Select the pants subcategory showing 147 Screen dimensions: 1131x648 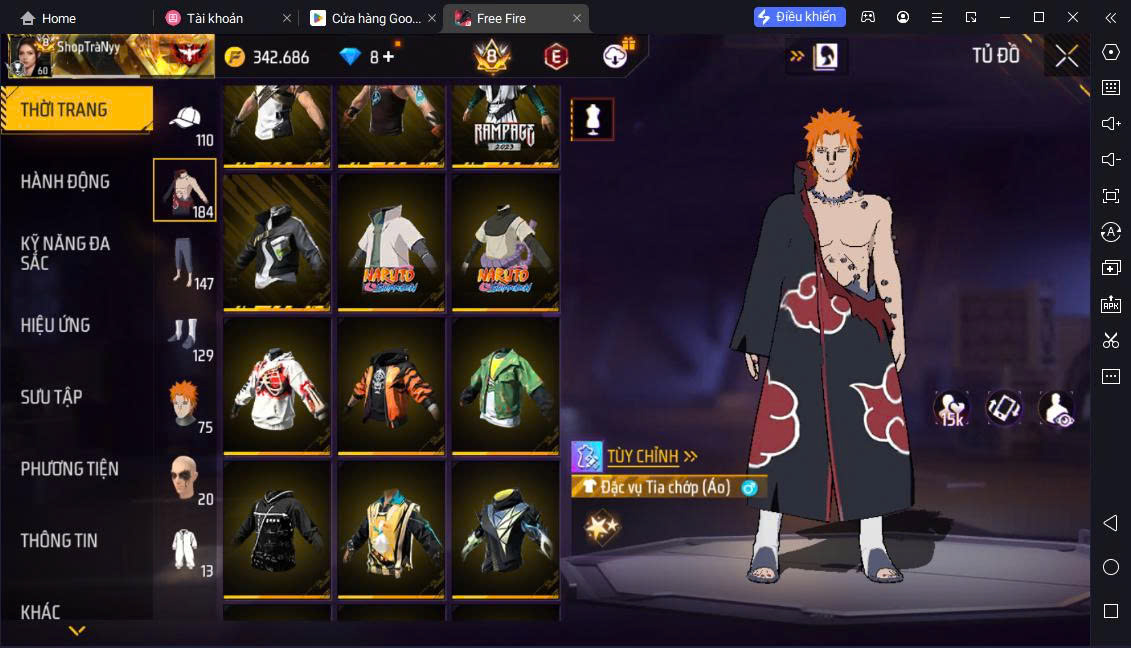(185, 264)
